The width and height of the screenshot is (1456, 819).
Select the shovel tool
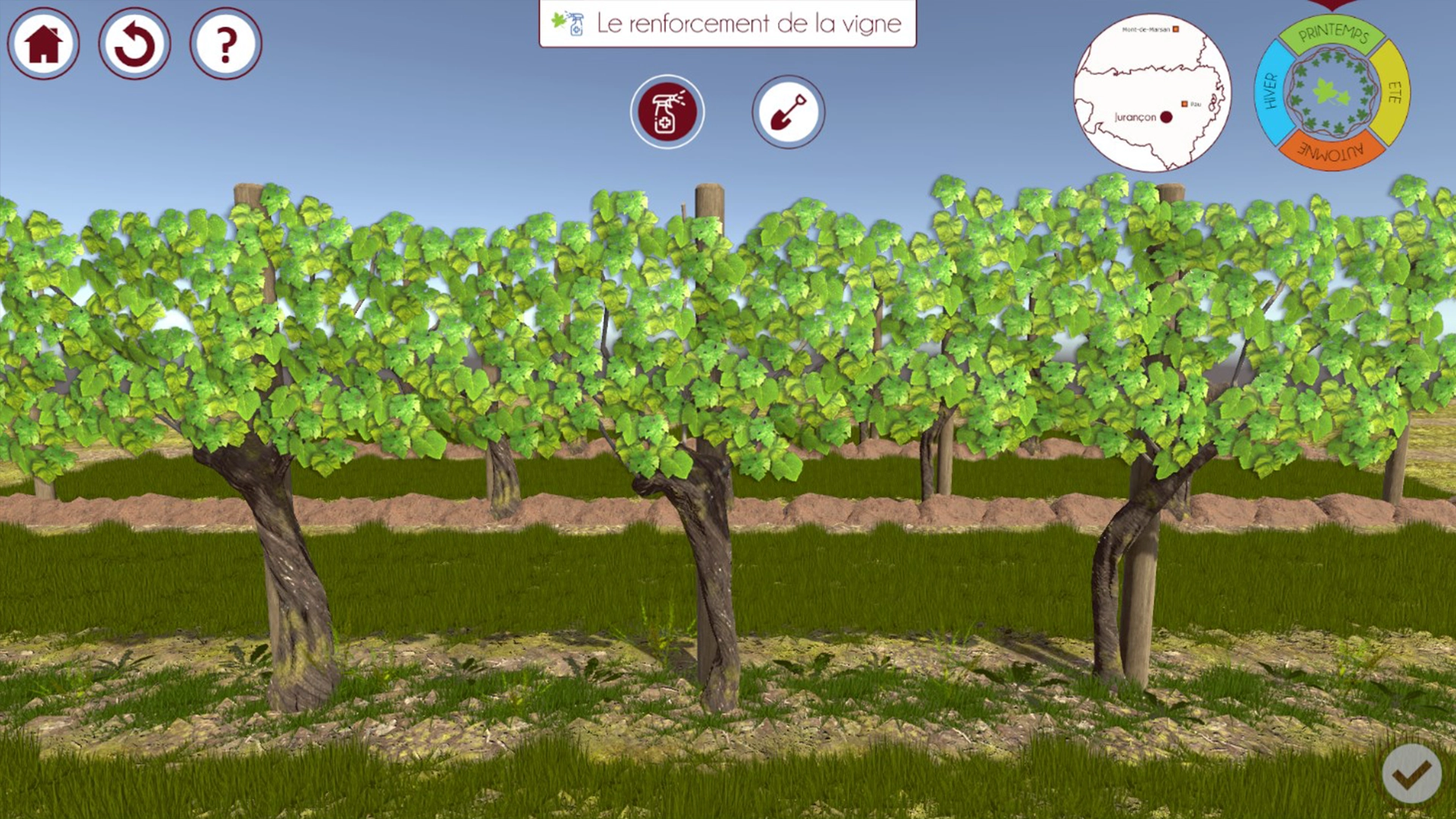pyautogui.click(x=788, y=111)
